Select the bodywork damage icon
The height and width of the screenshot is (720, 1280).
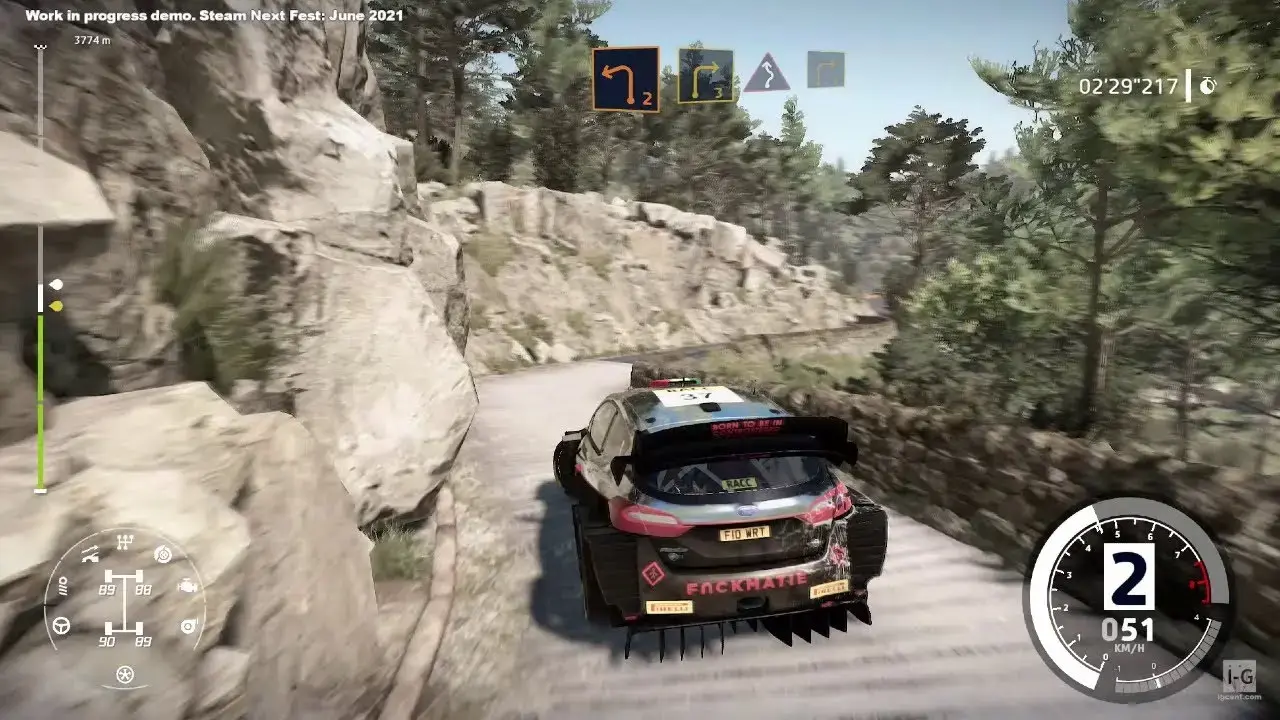(x=89, y=552)
